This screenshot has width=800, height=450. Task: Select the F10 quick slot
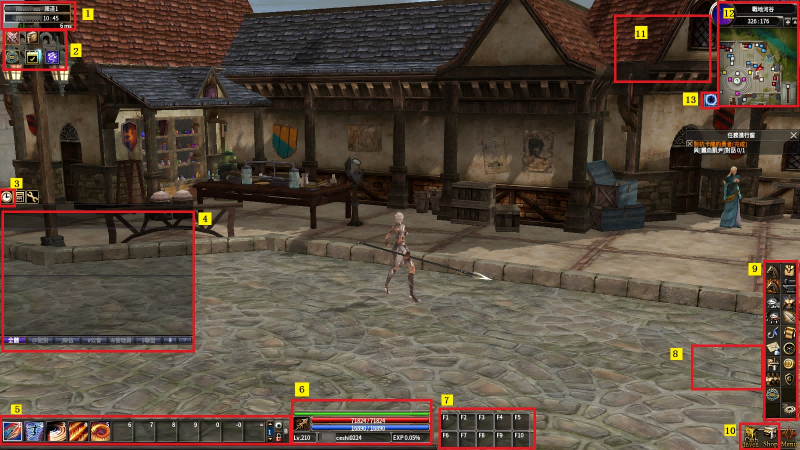point(521,437)
